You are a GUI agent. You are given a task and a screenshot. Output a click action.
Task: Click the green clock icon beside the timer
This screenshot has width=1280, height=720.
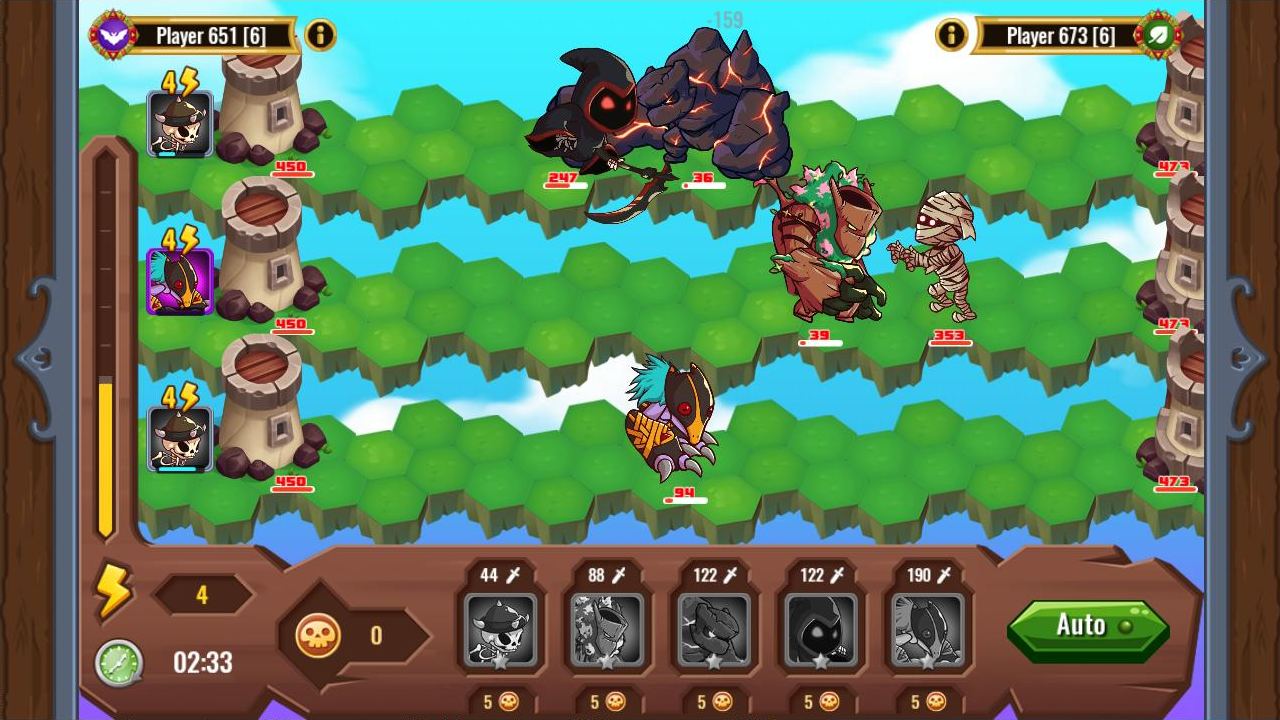pos(118,662)
